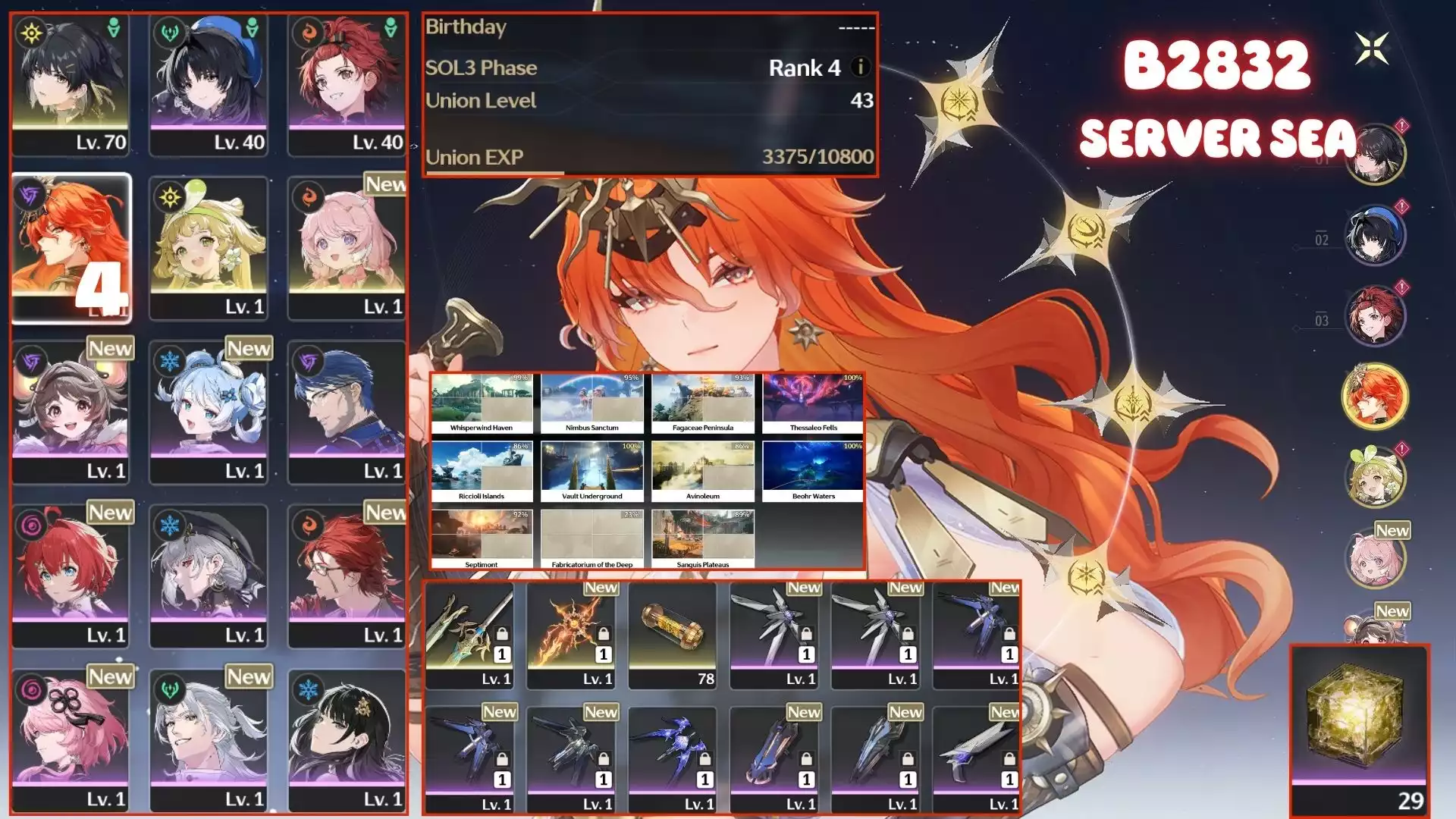The width and height of the screenshot is (1456, 819).
Task: View the Nimbus Sanctum region card
Action: pos(592,403)
